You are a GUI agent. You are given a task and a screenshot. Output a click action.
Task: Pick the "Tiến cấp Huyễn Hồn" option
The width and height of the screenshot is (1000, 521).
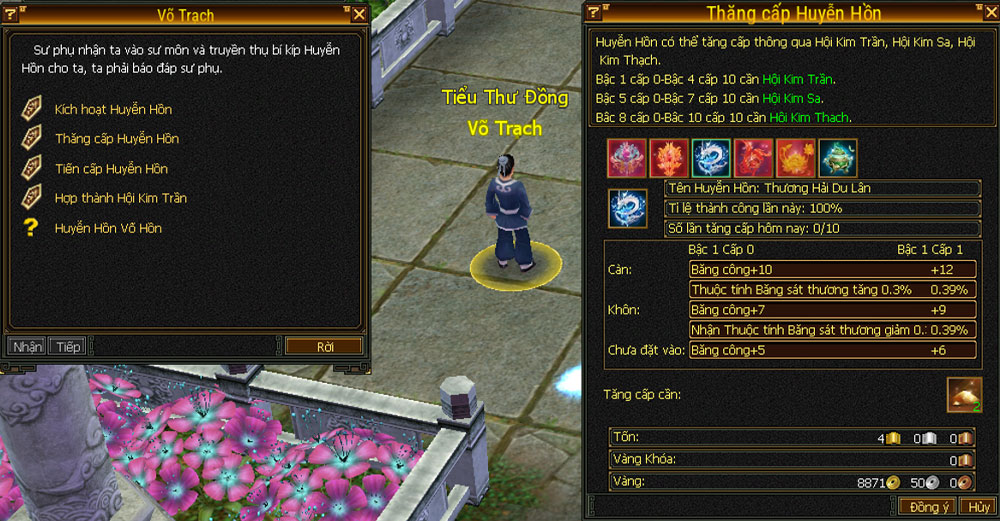tap(110, 169)
